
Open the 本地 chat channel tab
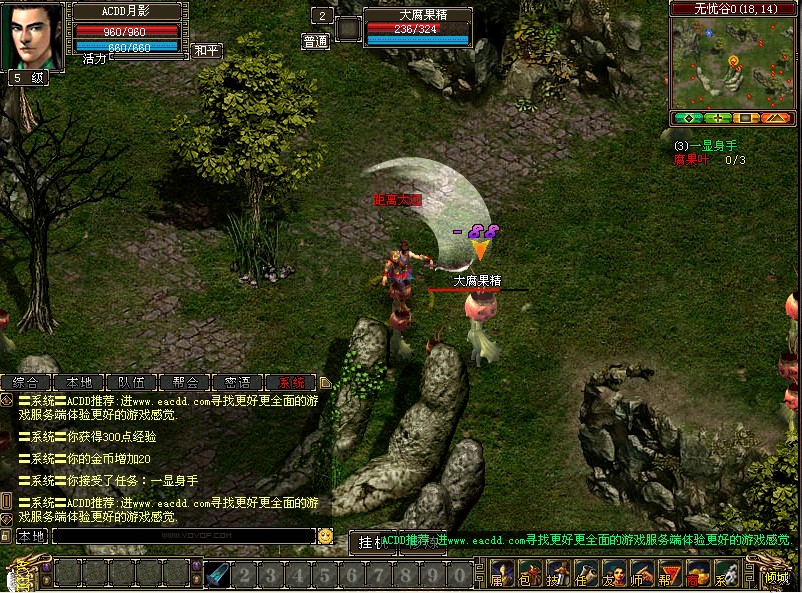pos(79,382)
